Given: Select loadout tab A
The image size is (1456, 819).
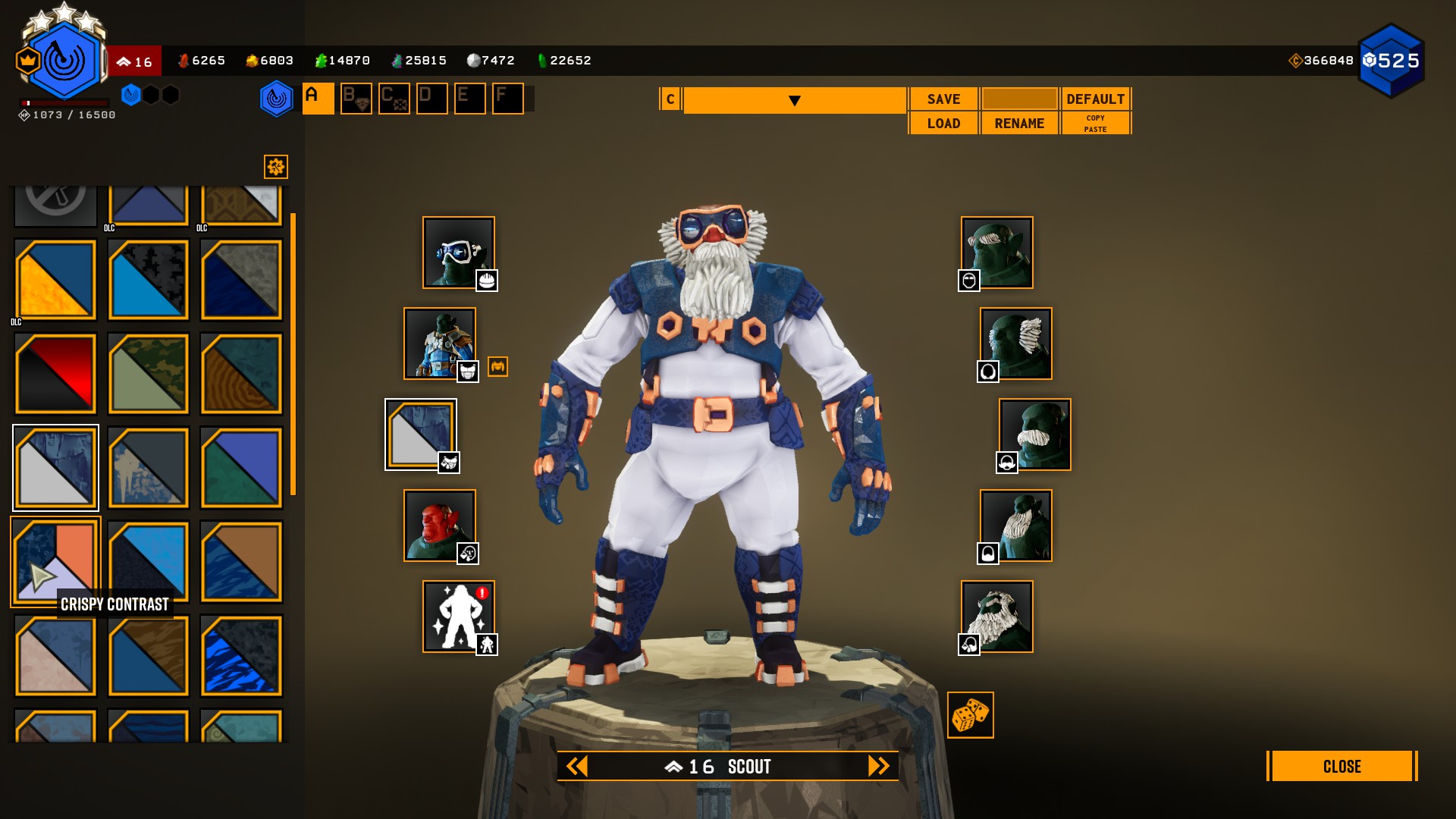Looking at the screenshot, I should pyautogui.click(x=318, y=99).
